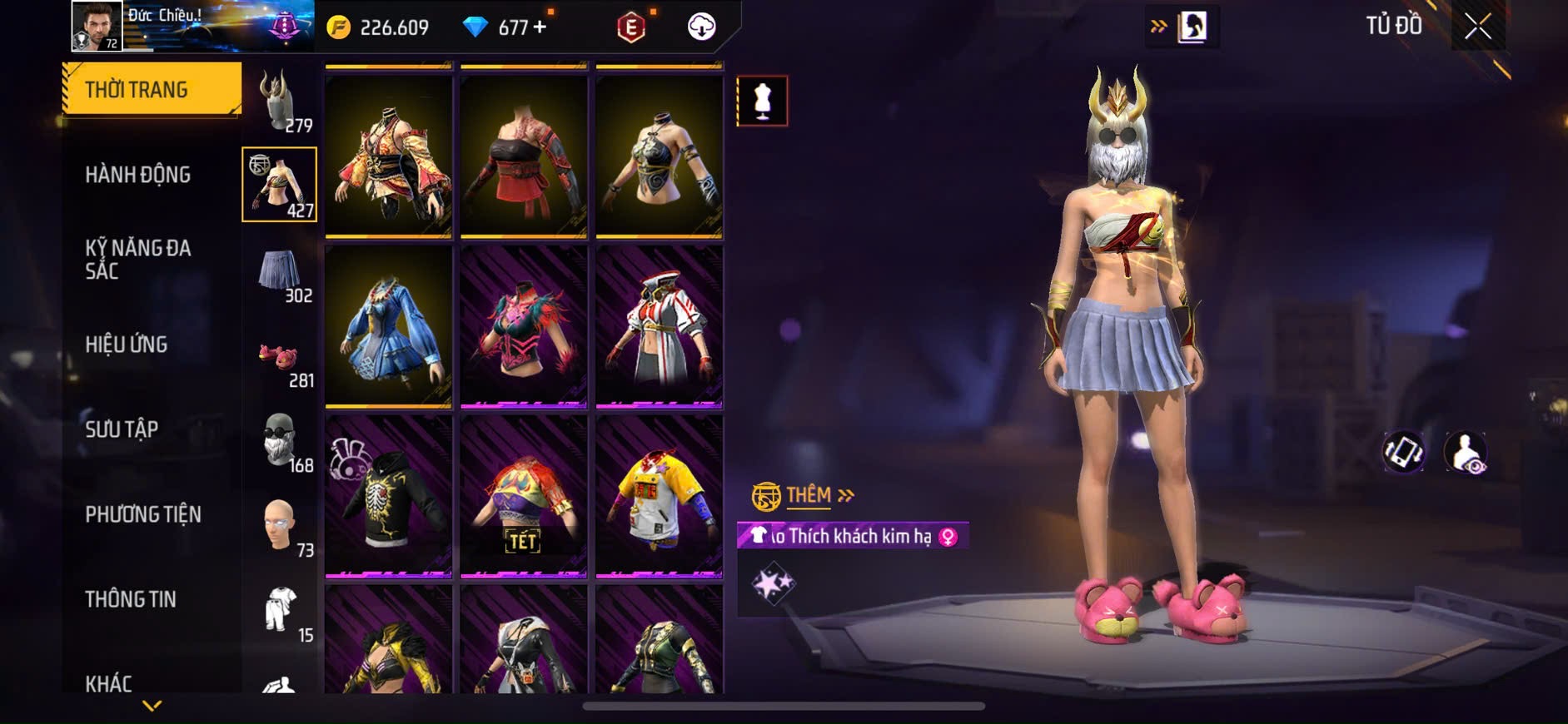Select the bald head face category
The image size is (1568, 724).
coord(280,528)
